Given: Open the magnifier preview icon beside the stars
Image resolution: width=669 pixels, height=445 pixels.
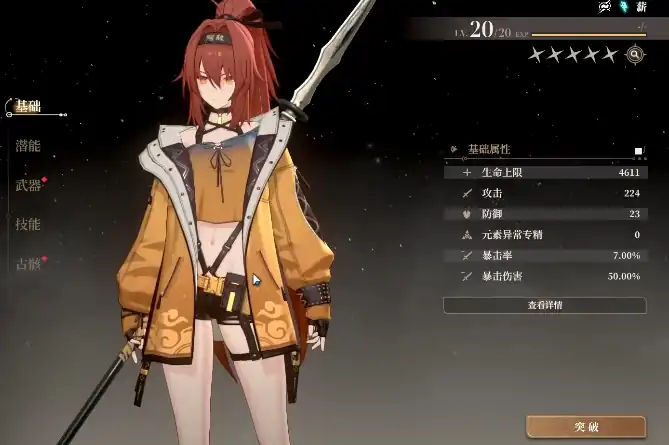Looking at the screenshot, I should point(634,54).
